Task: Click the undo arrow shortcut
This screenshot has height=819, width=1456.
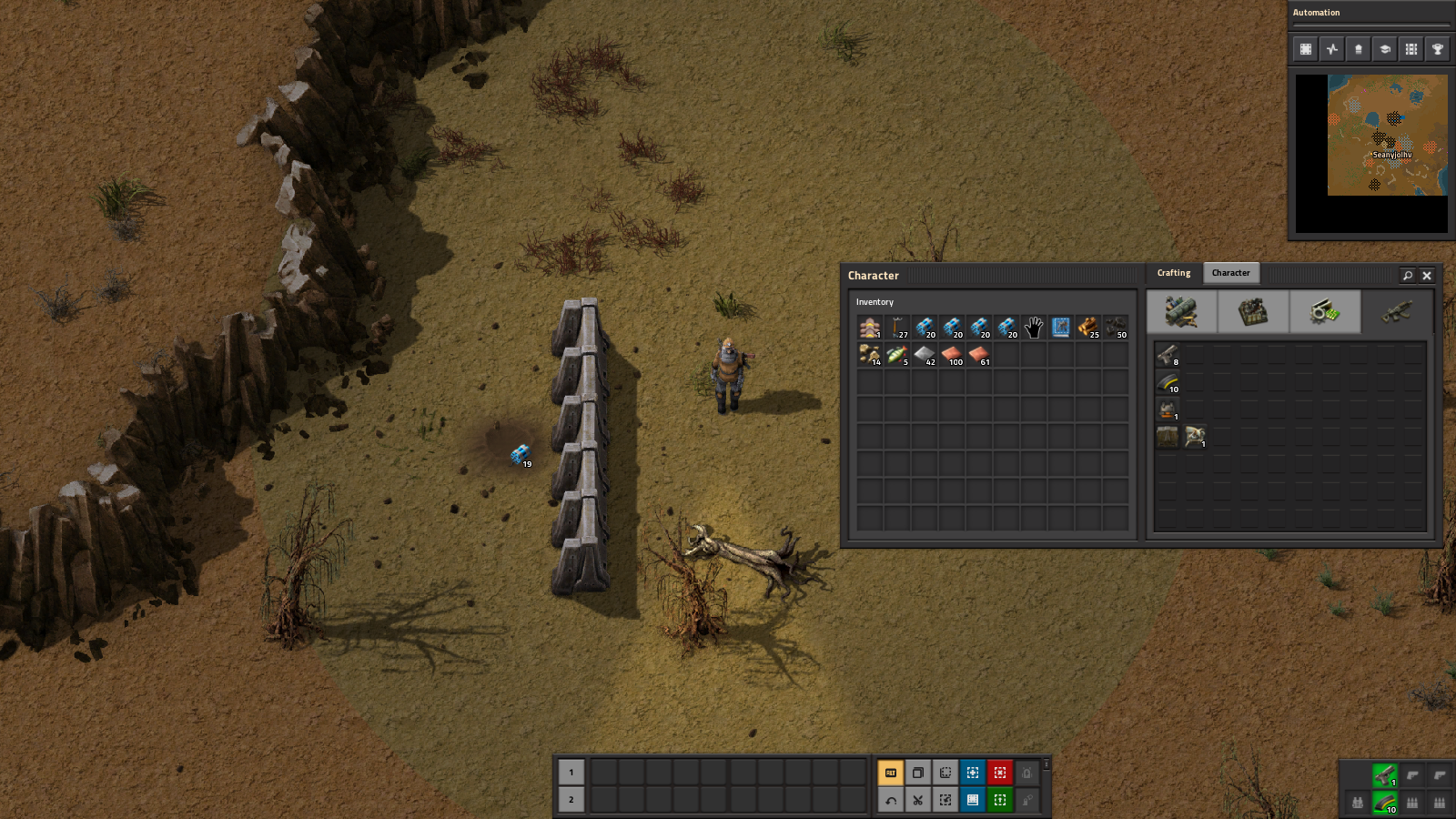Action: (x=891, y=800)
